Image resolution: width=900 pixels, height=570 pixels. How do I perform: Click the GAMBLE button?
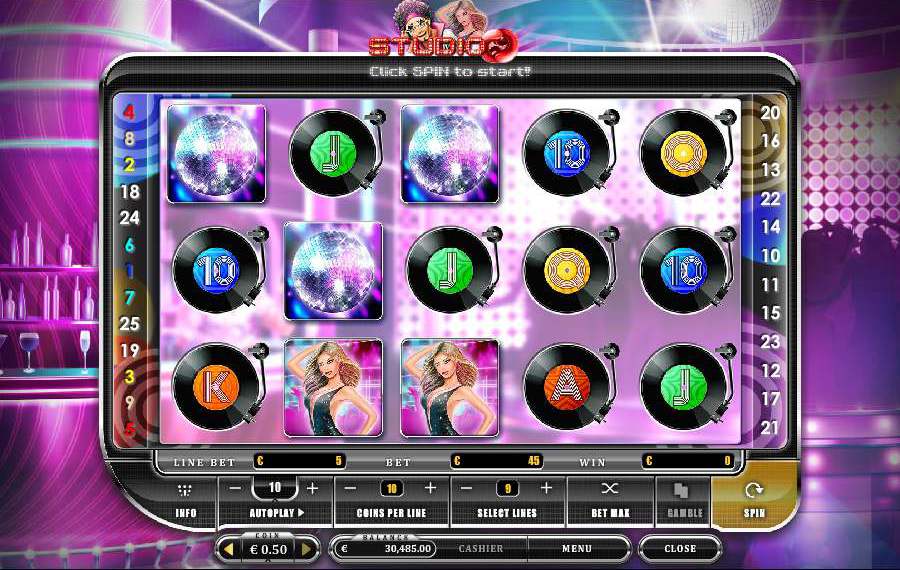(684, 498)
